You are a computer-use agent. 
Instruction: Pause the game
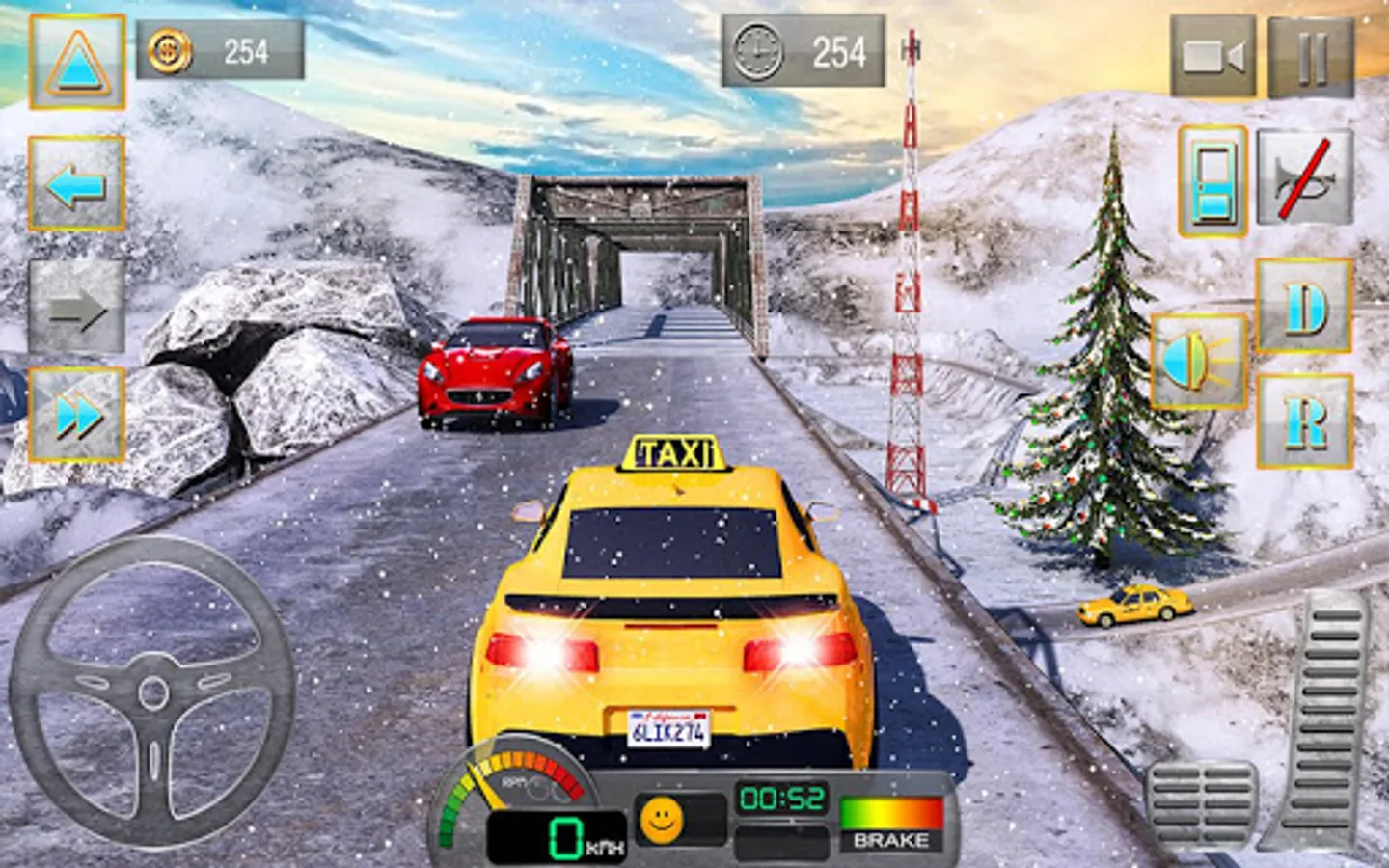tap(1311, 57)
